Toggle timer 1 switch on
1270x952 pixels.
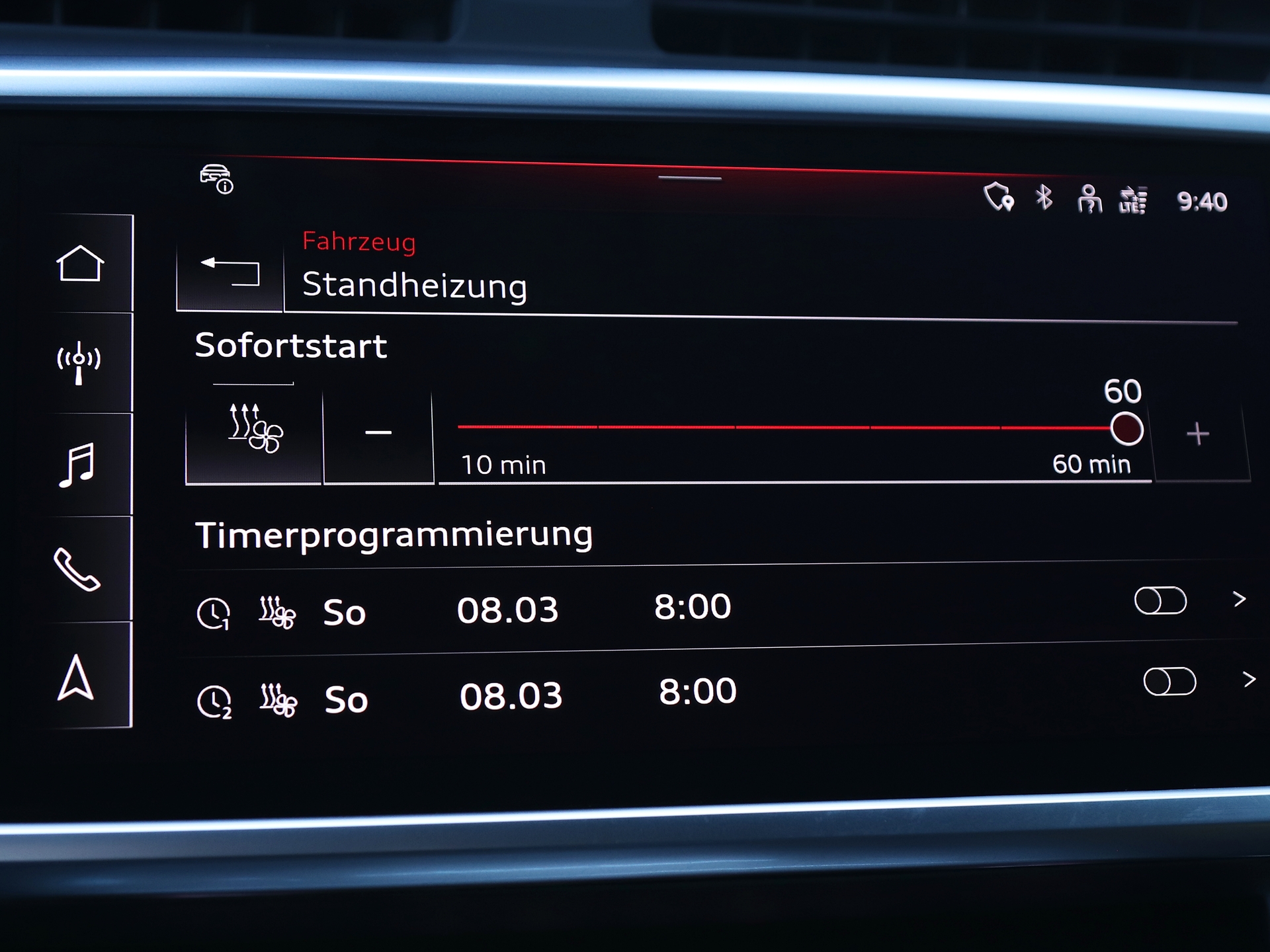click(x=1160, y=600)
